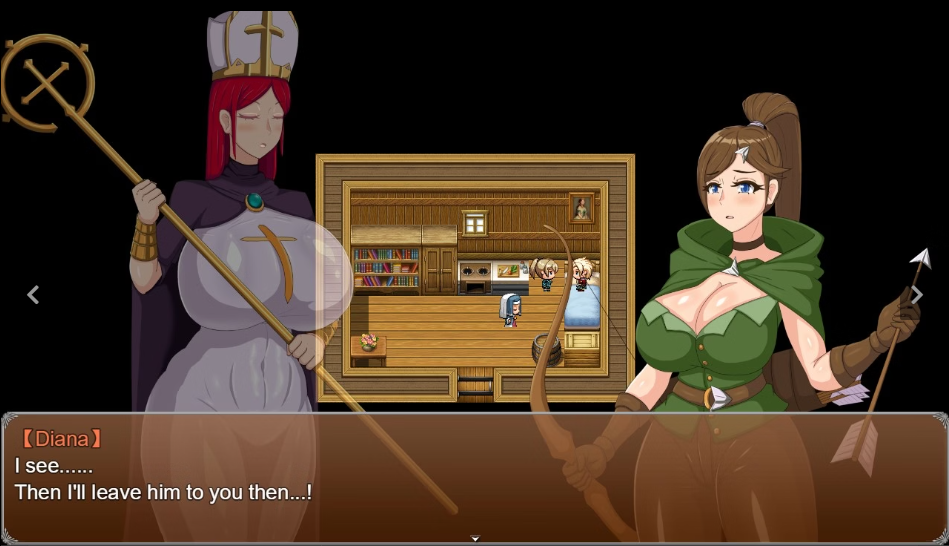Advance to the next image with right arrow

coord(916,294)
